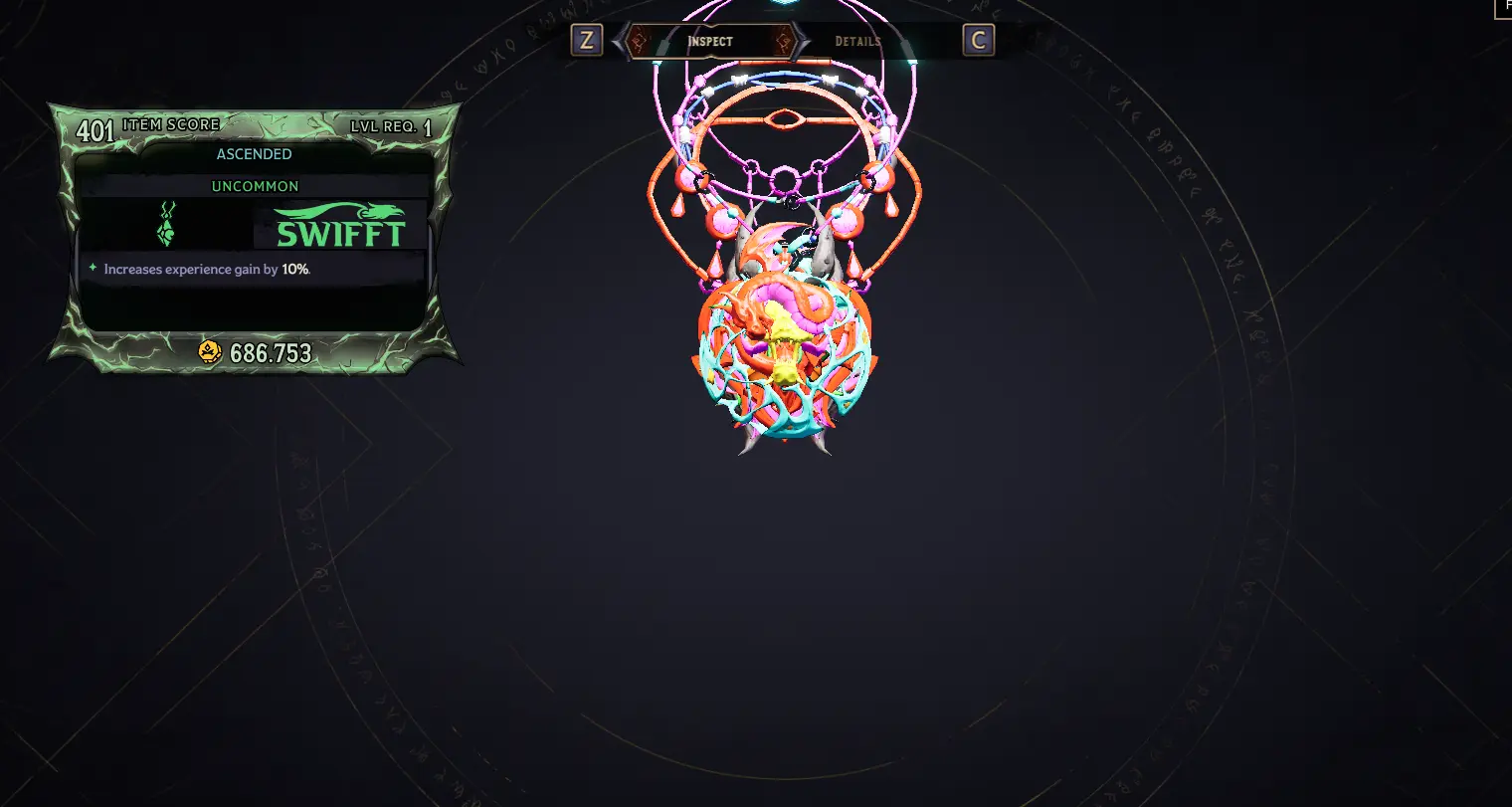Click the Z keybind icon
Screen dimensions: 1512x807
586,41
